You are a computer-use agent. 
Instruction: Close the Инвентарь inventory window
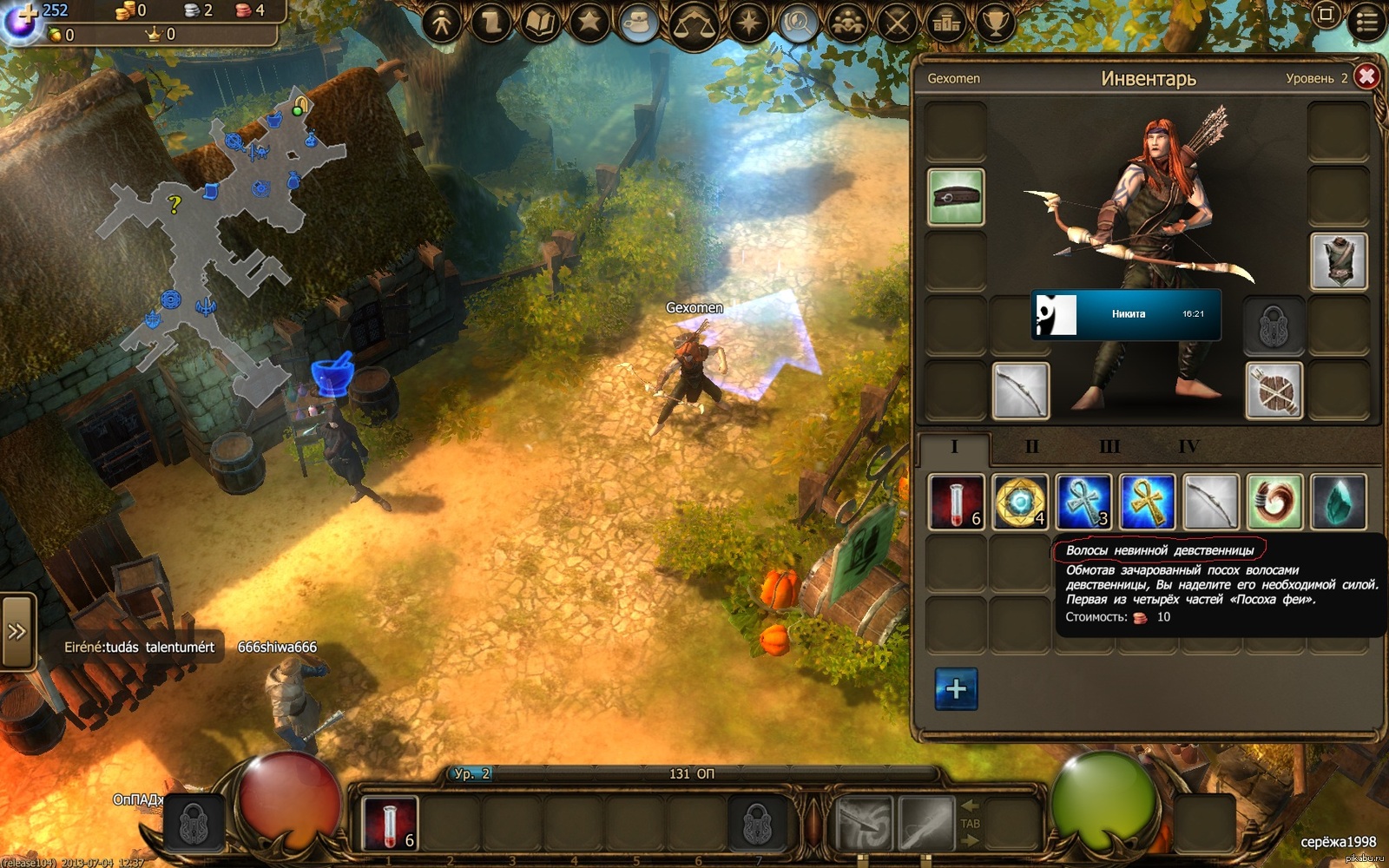coord(1366,76)
